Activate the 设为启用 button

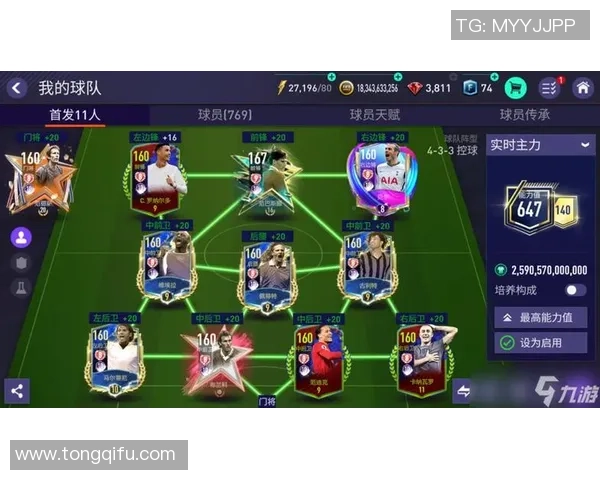point(540,343)
